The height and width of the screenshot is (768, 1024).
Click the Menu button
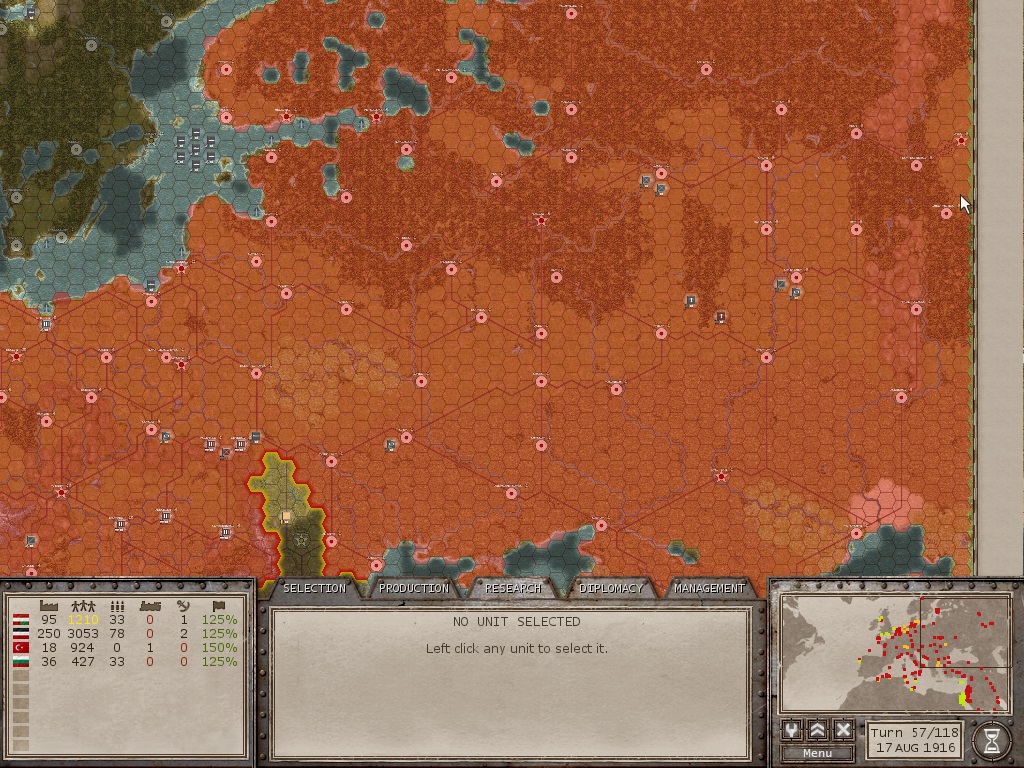coord(817,753)
